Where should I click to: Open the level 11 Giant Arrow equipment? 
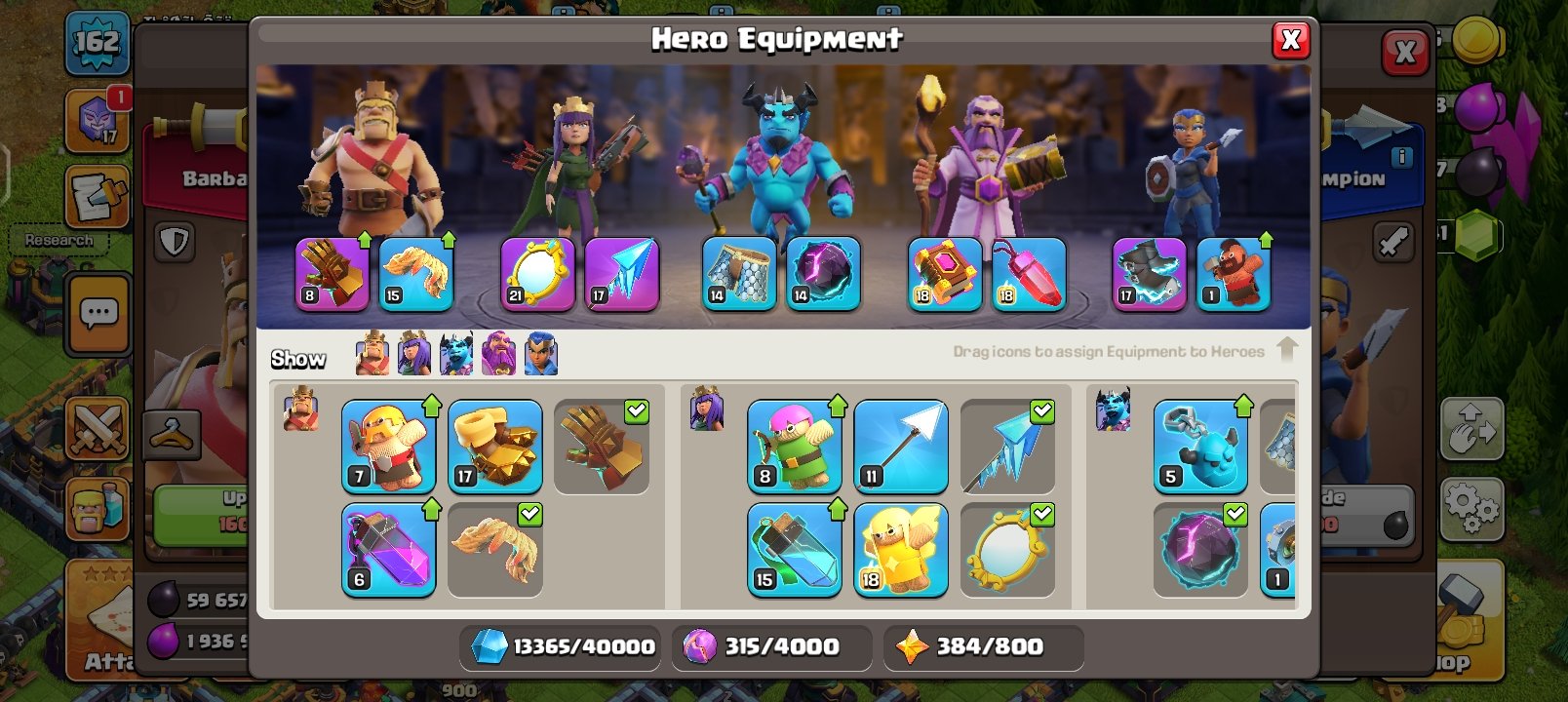[x=901, y=447]
